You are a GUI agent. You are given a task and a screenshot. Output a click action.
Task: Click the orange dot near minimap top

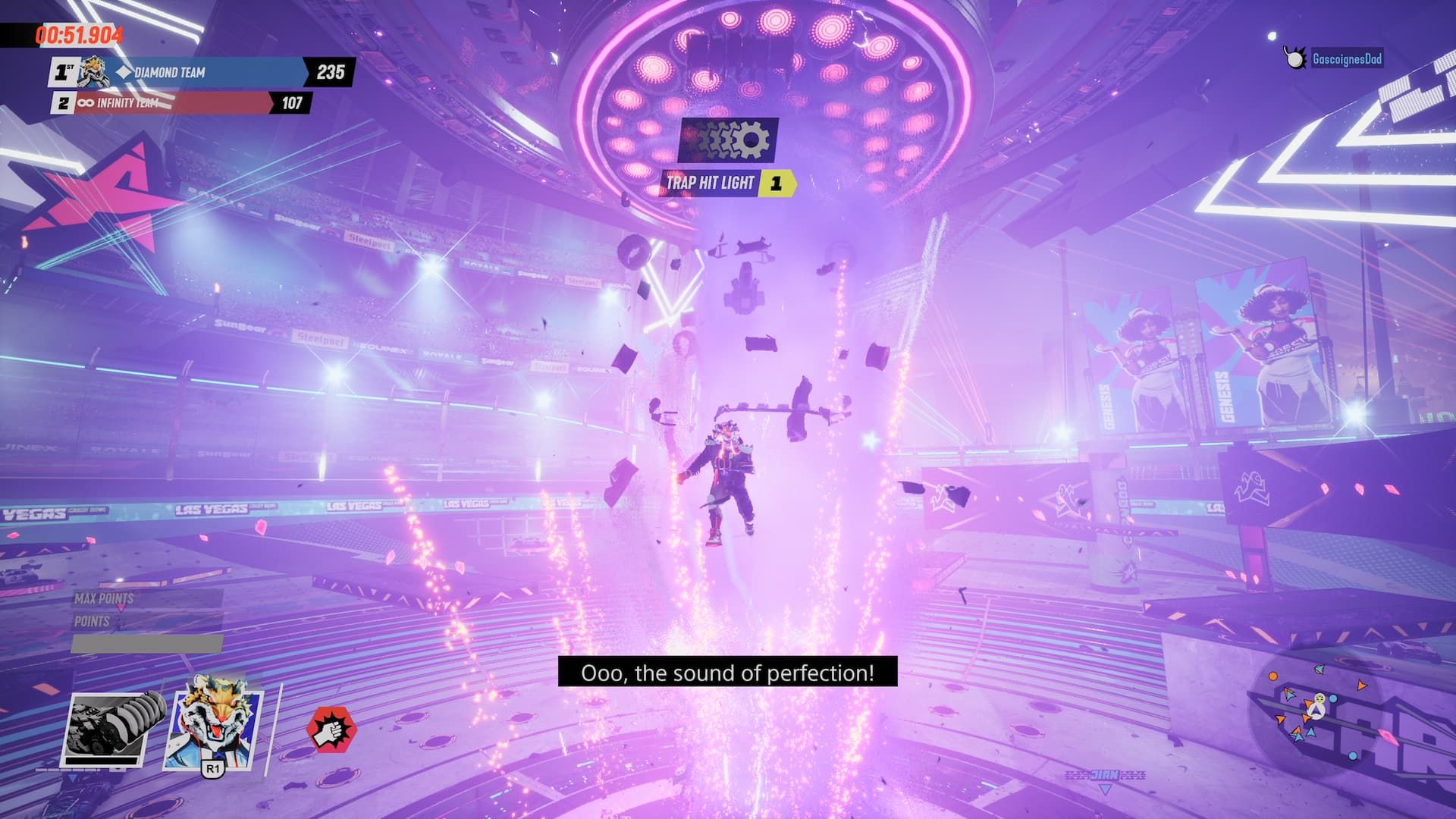click(x=1272, y=676)
